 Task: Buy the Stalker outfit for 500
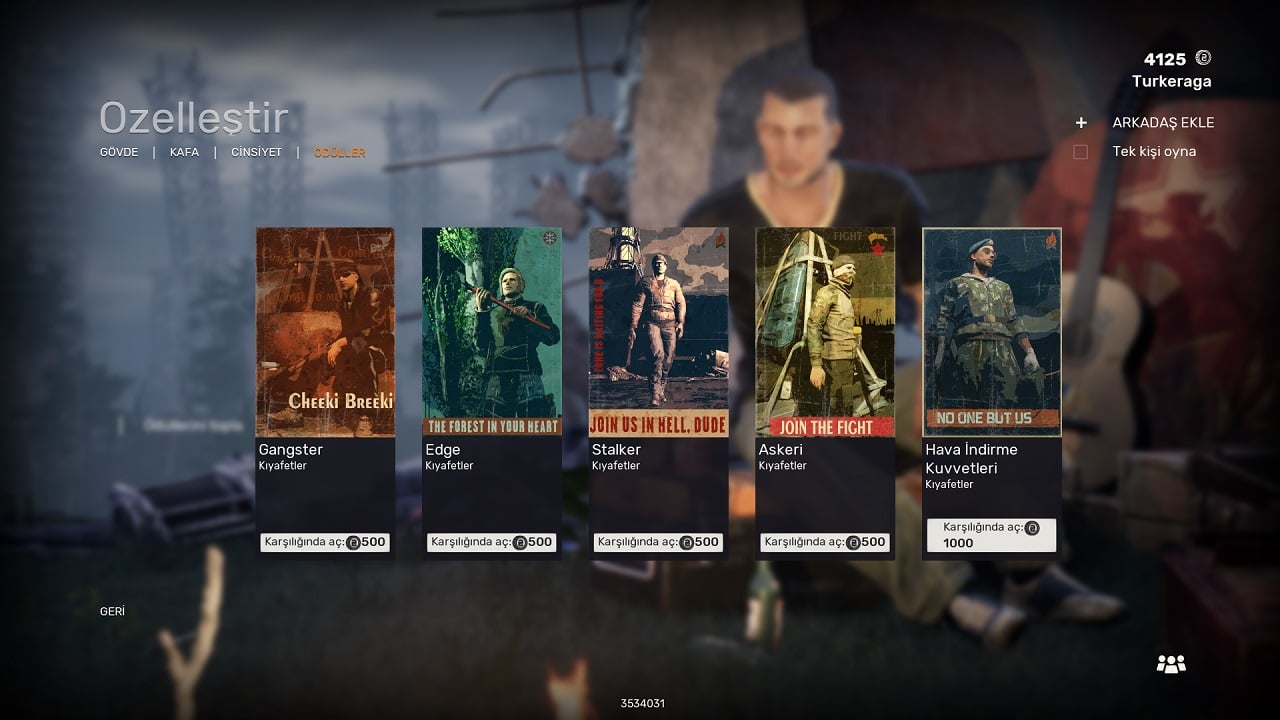(658, 542)
